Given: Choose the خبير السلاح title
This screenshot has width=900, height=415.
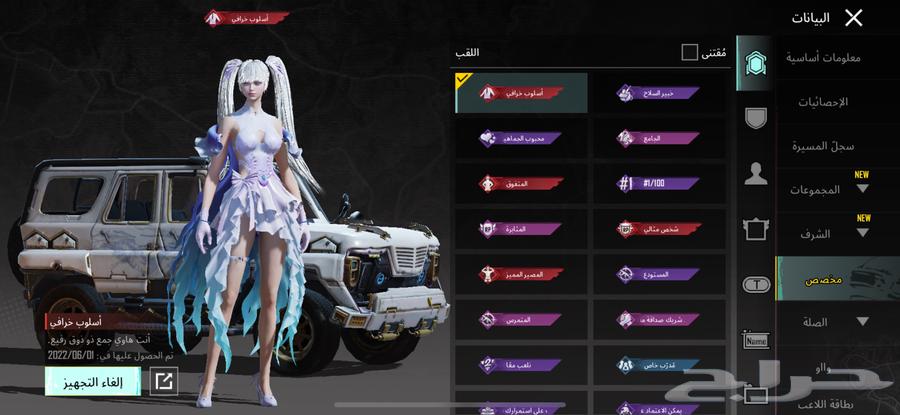Looking at the screenshot, I should tap(657, 93).
